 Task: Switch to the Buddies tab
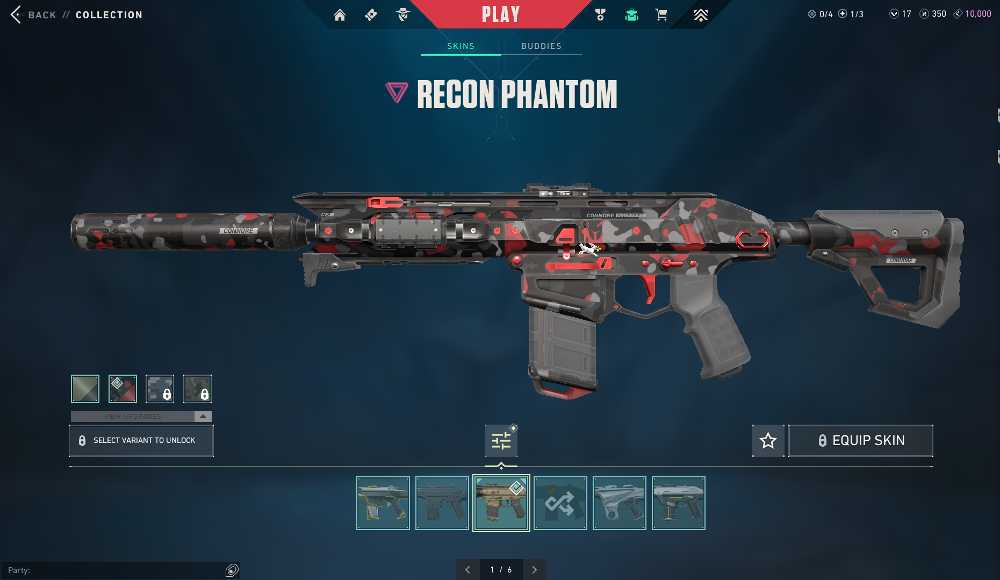(541, 46)
